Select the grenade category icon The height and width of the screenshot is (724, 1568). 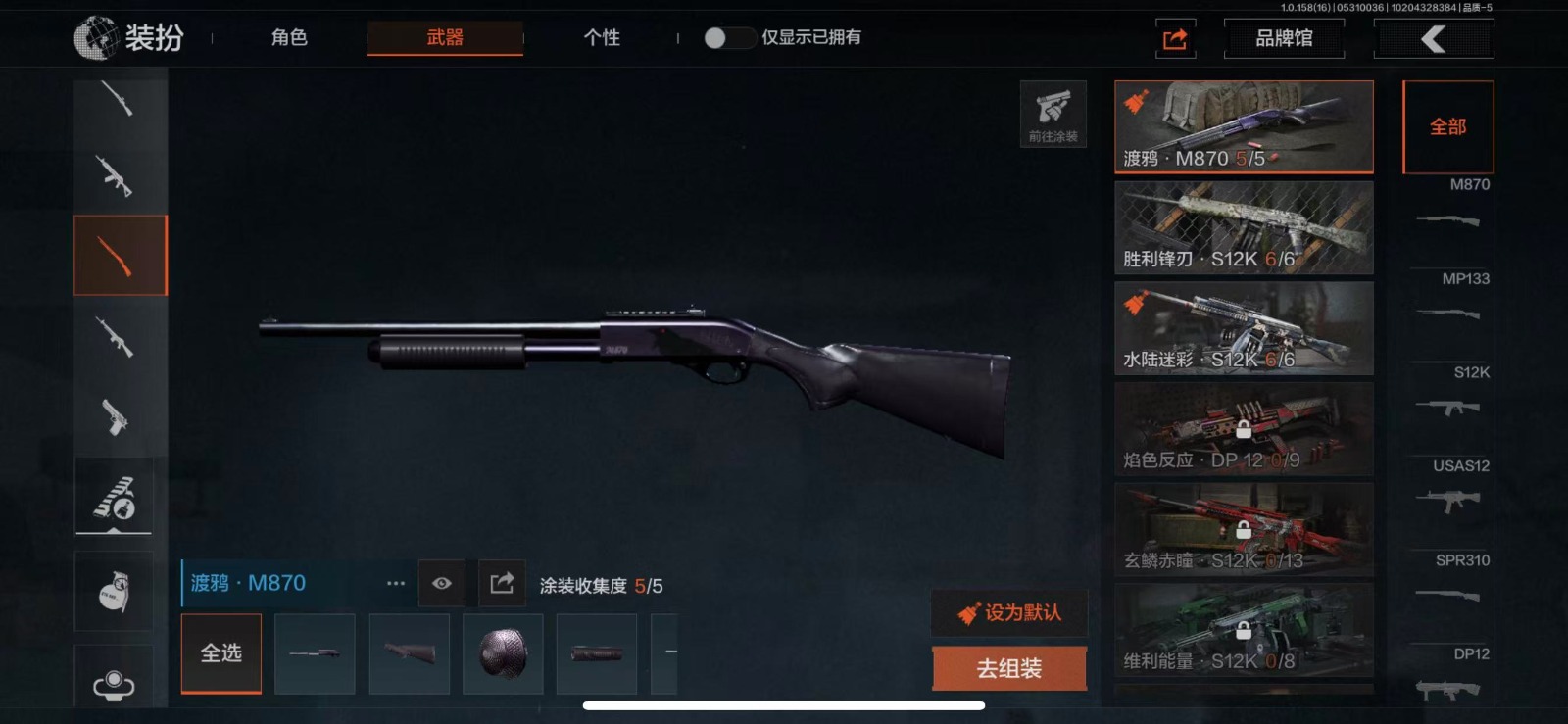[114, 592]
